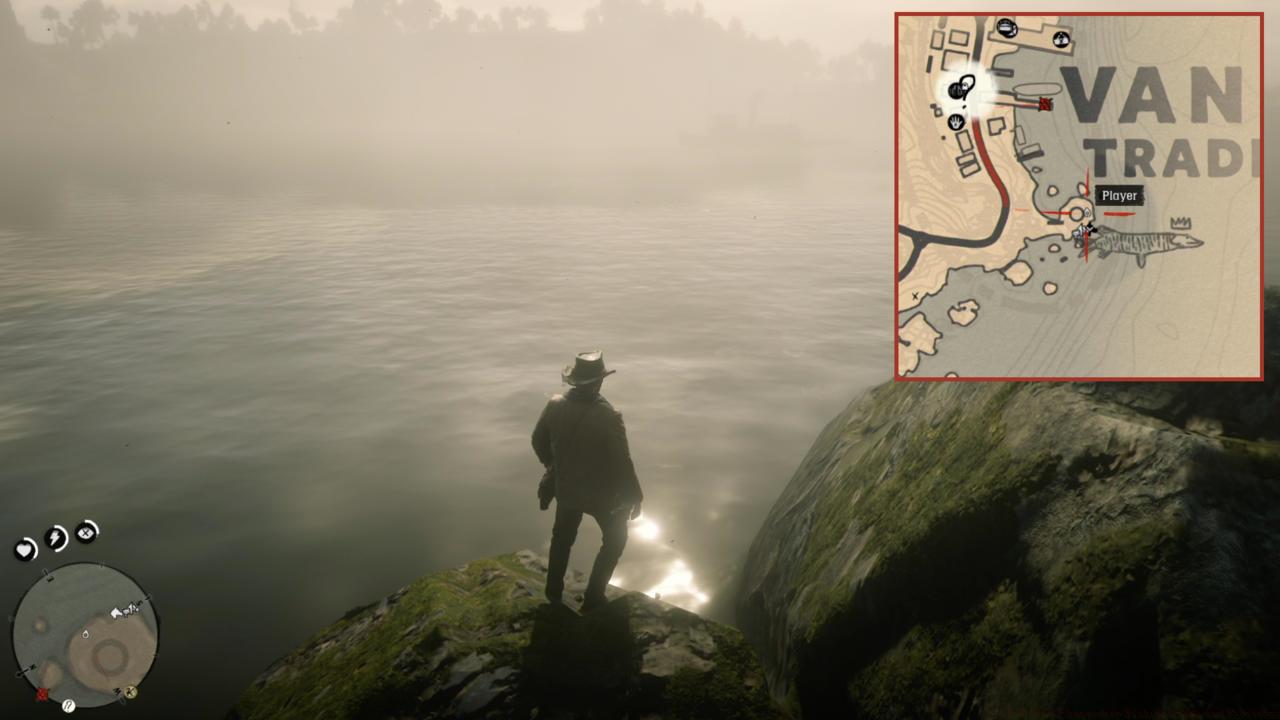1280x720 pixels.
Task: Click the red X marker on the minimap
Action: coord(42,694)
